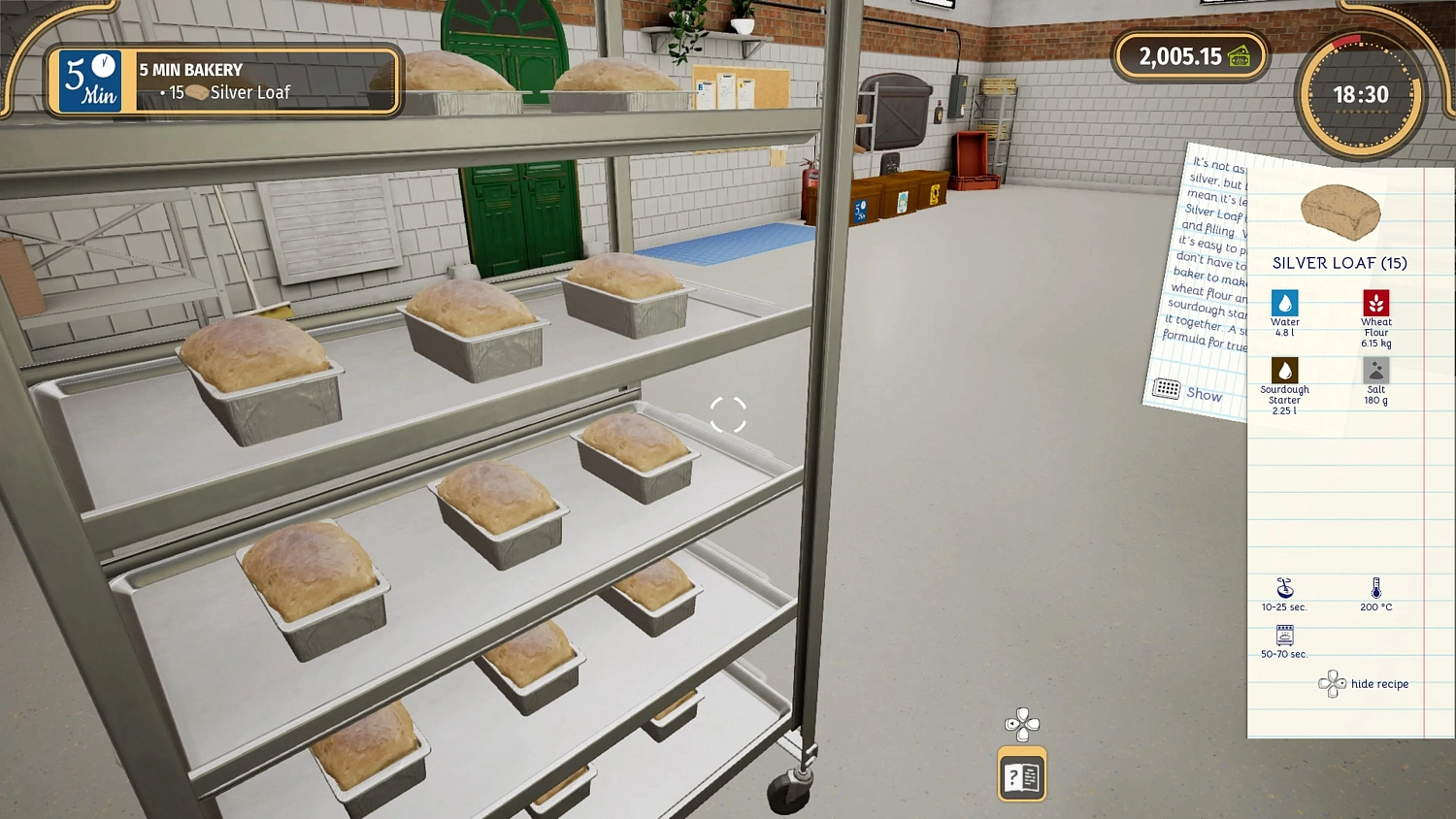Click the SILVER LOAF (15) recipe title
The width and height of the screenshot is (1456, 819).
pyautogui.click(x=1340, y=263)
